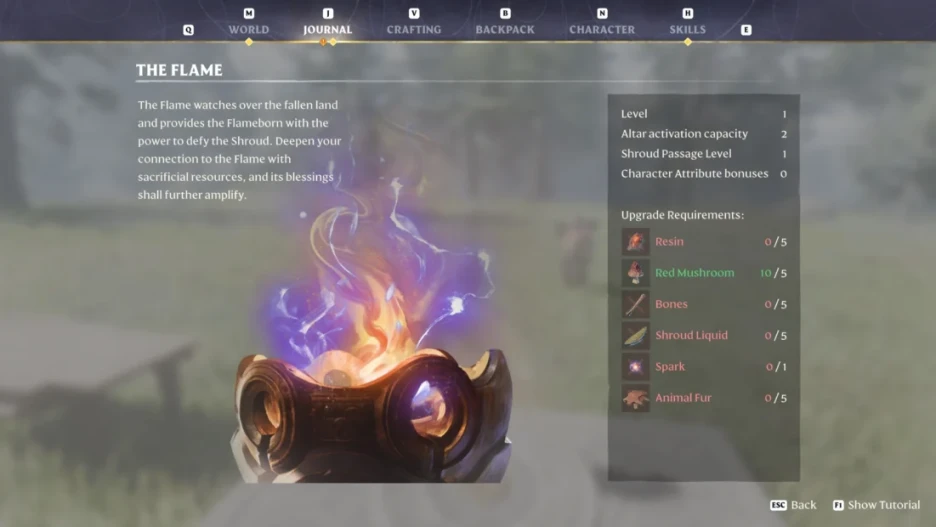Screen dimensions: 936x527
Task: Click the Back button
Action: [x=794, y=505]
